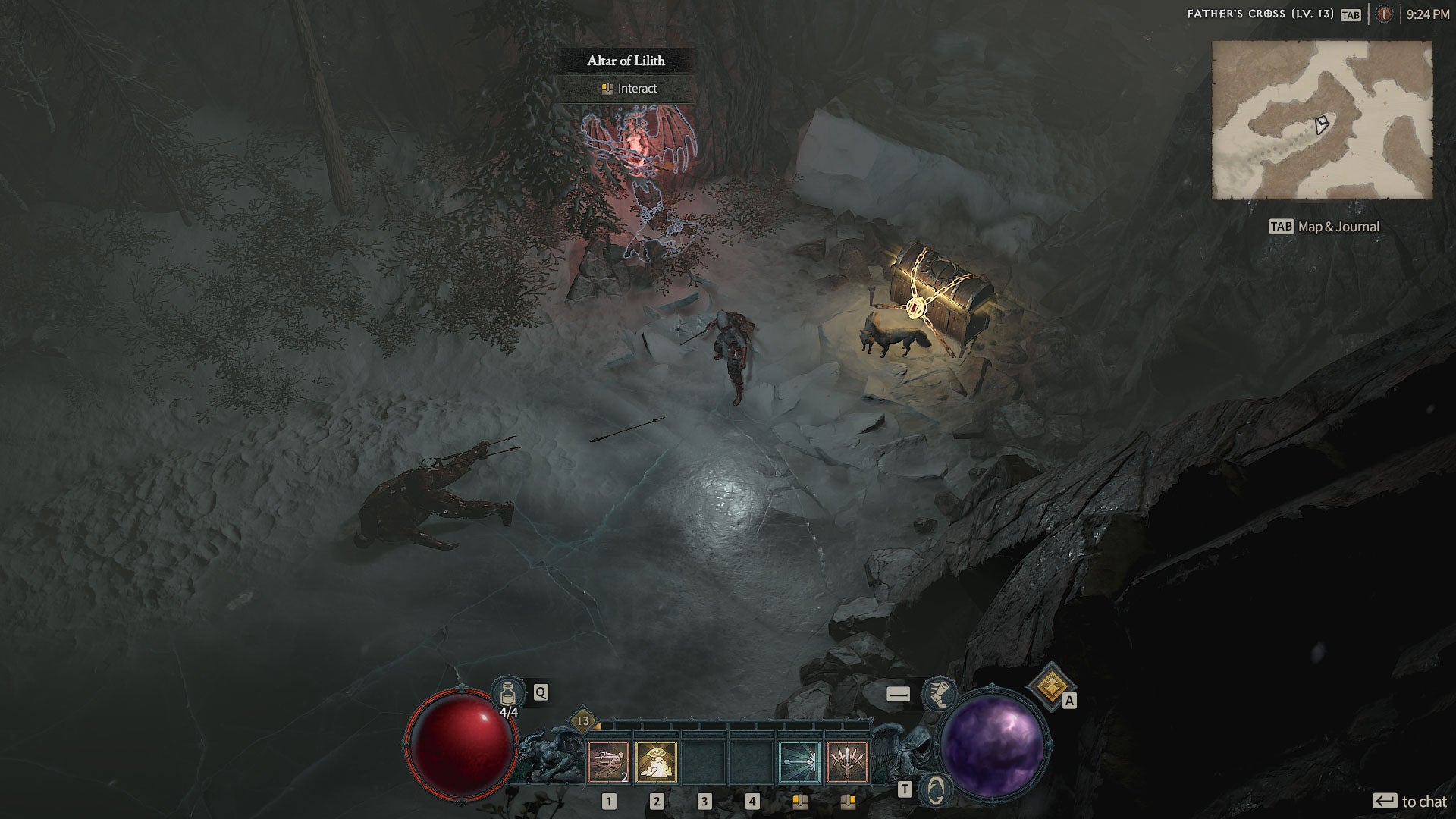Trigger the winged boot evade icon
The image size is (1456, 819).
pos(938,693)
